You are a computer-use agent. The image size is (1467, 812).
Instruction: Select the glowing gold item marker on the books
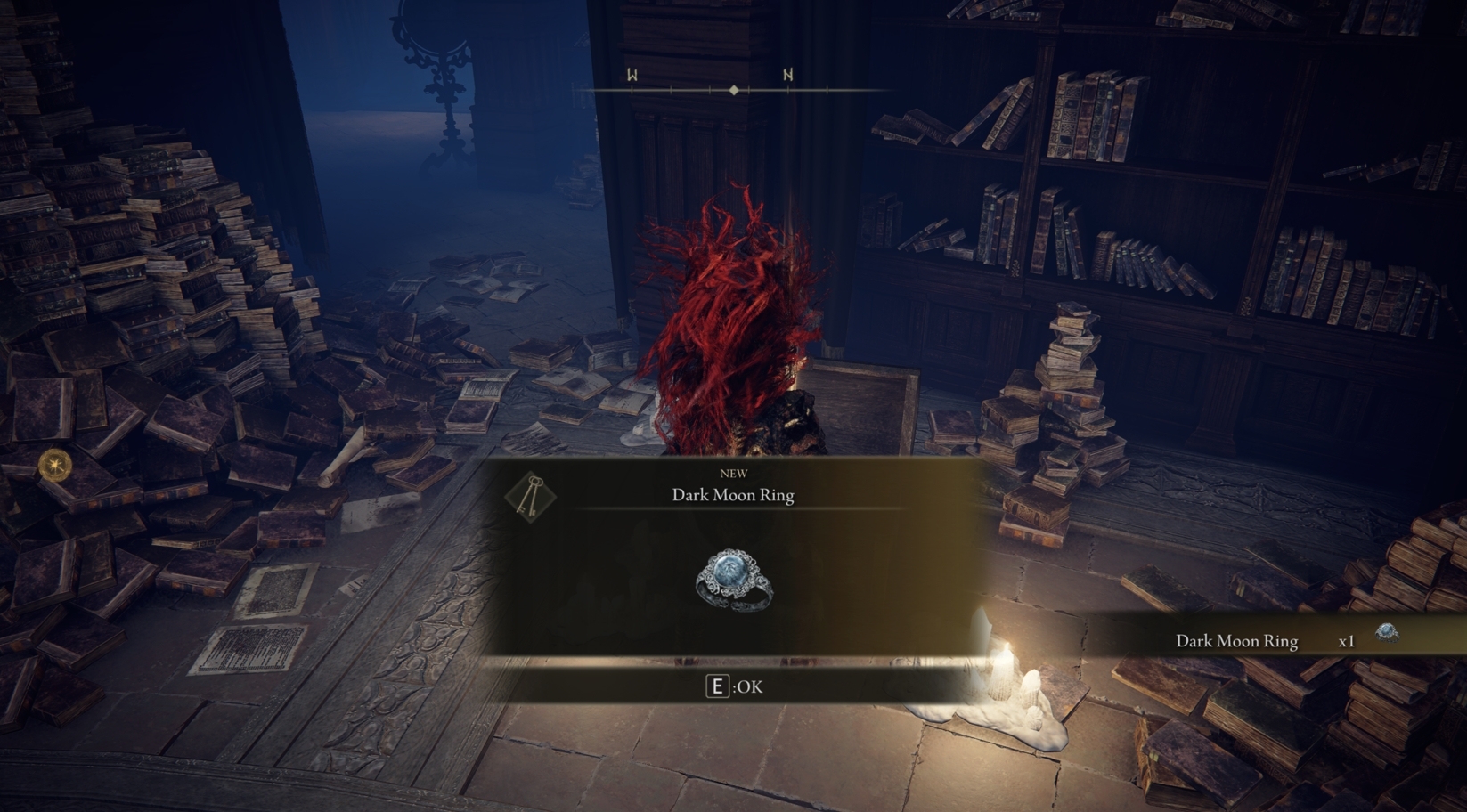tap(56, 467)
